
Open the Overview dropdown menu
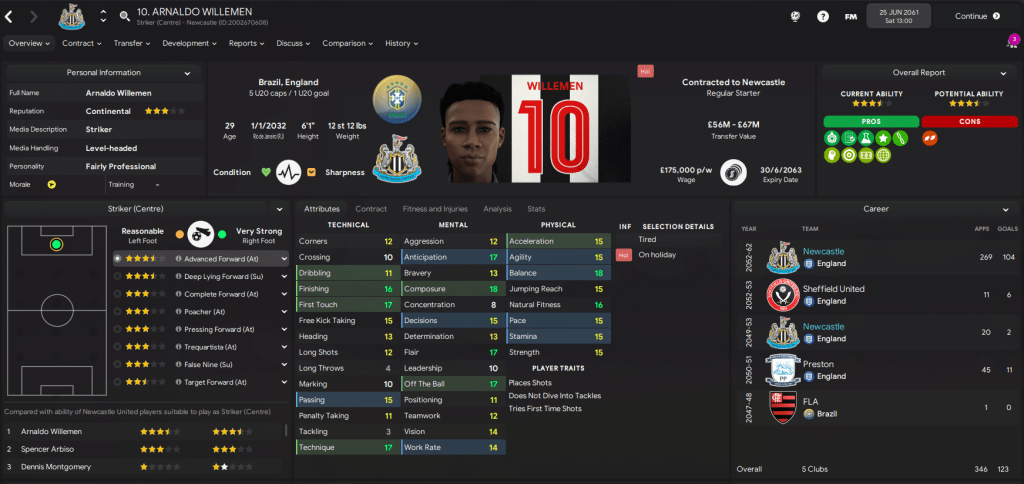click(30, 43)
